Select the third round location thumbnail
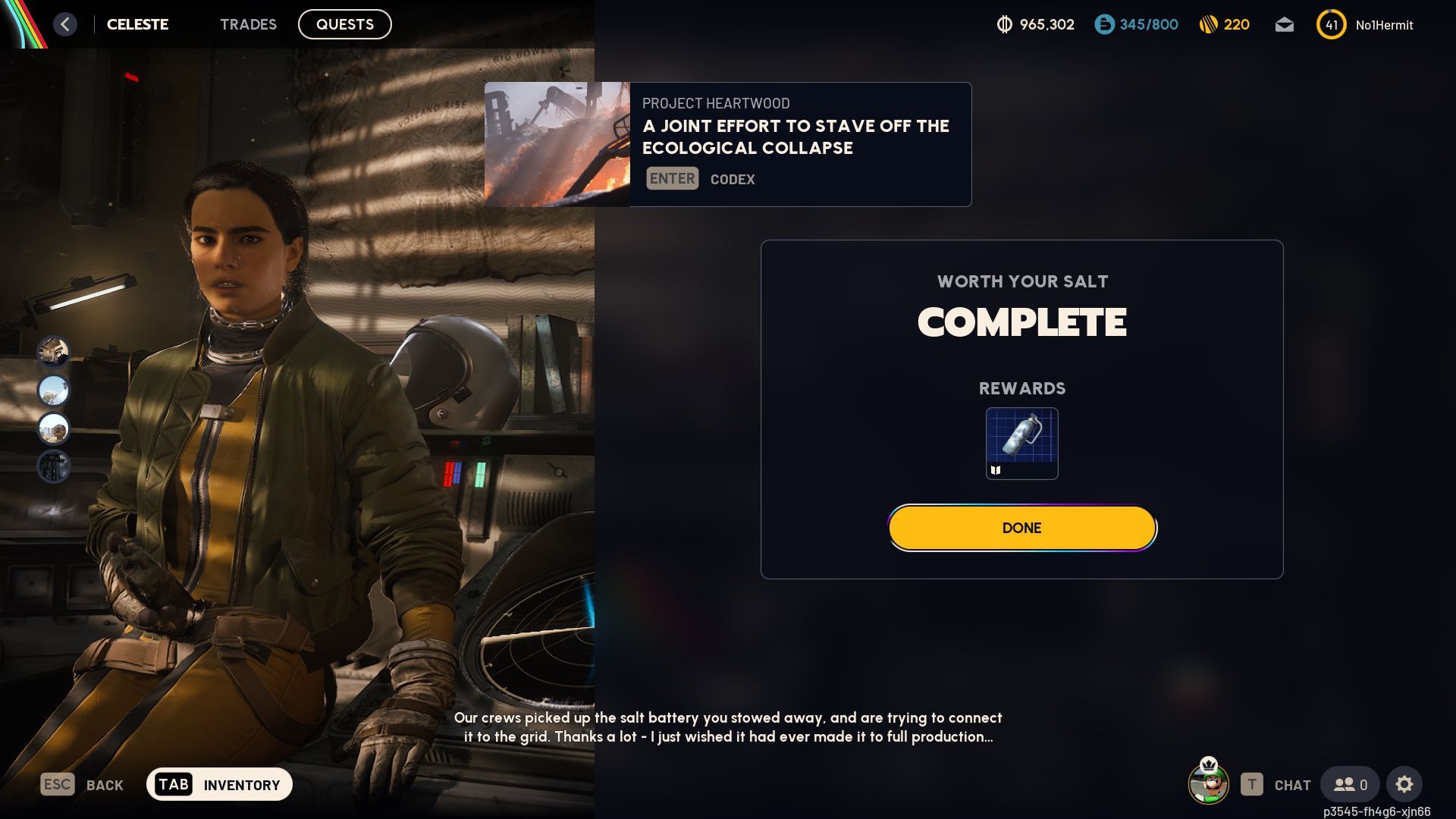 click(x=54, y=428)
